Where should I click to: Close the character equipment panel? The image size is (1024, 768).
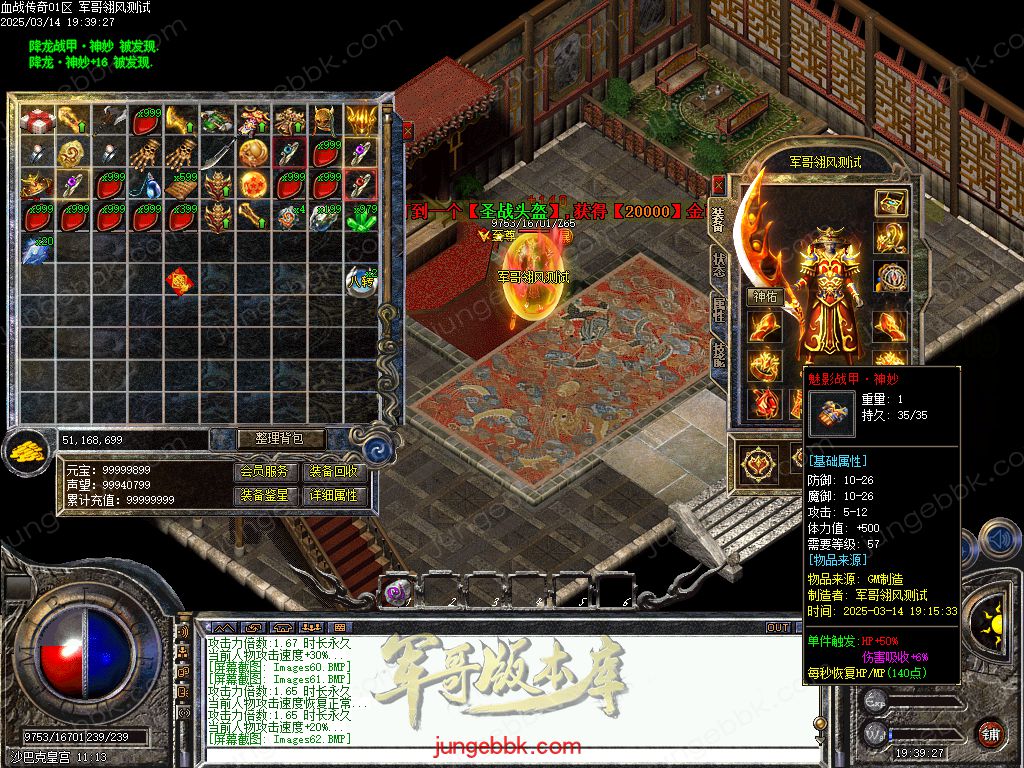click(718, 185)
